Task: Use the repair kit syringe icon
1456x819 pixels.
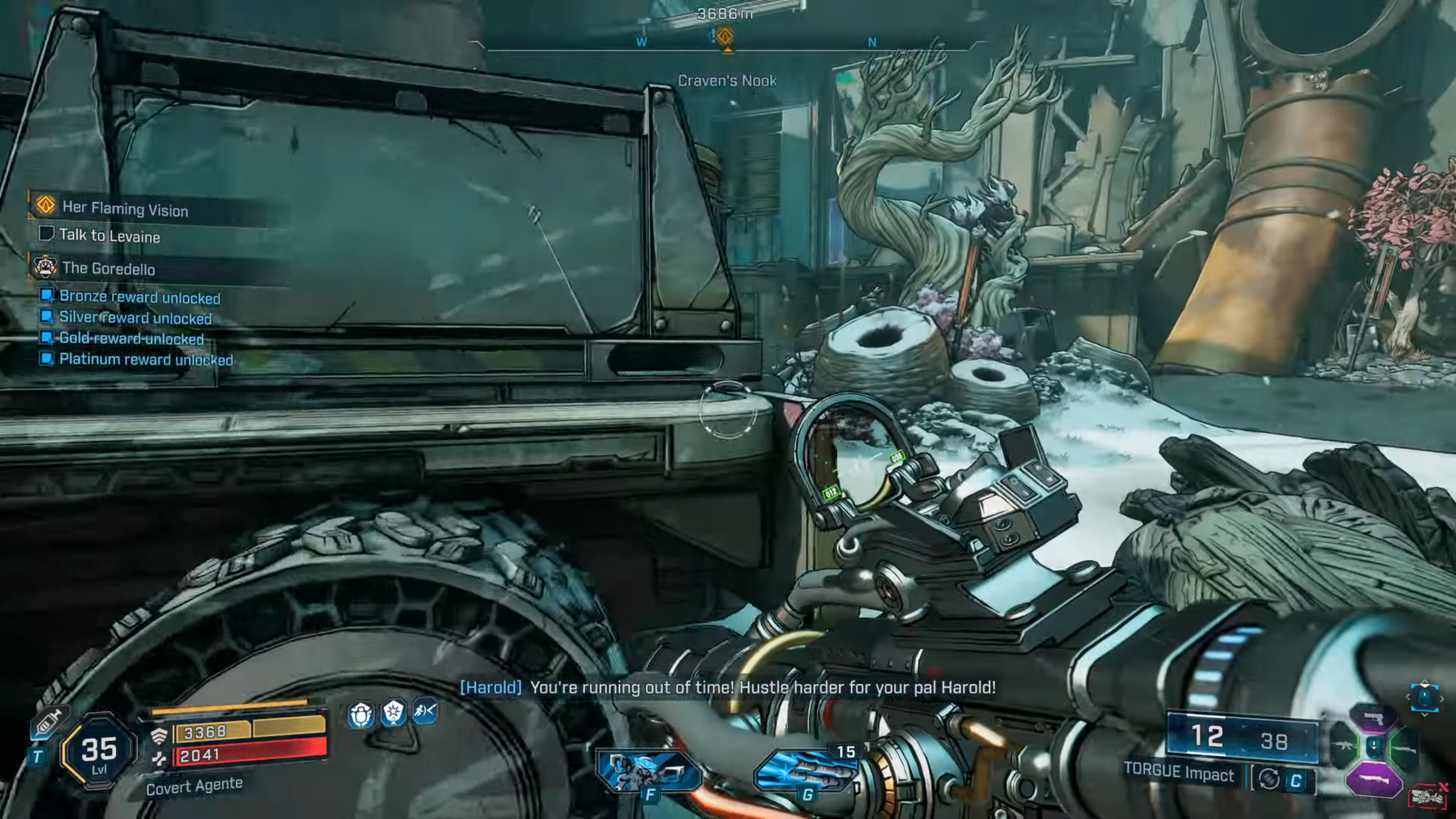Action: [49, 723]
